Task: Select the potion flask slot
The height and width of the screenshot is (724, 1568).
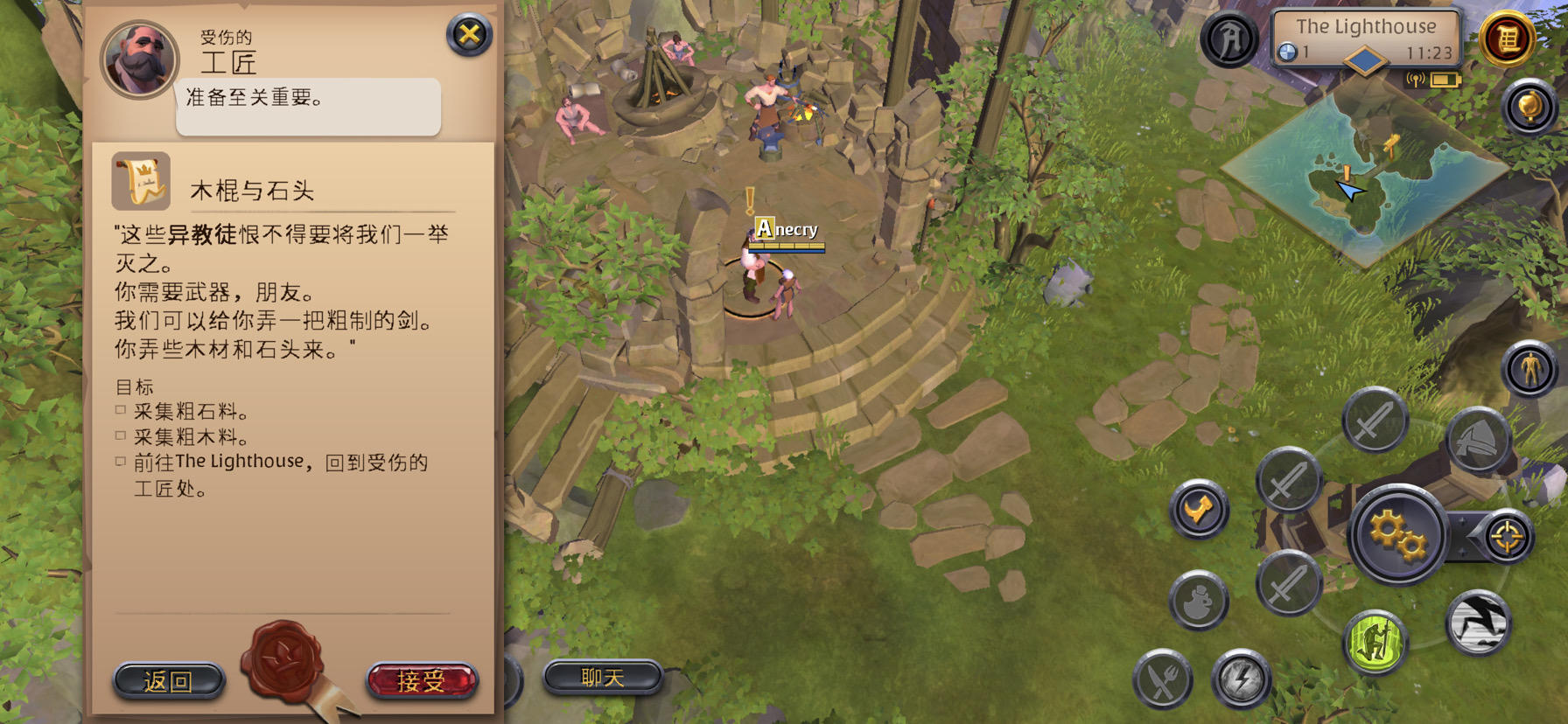Action: pyautogui.click(x=1199, y=601)
